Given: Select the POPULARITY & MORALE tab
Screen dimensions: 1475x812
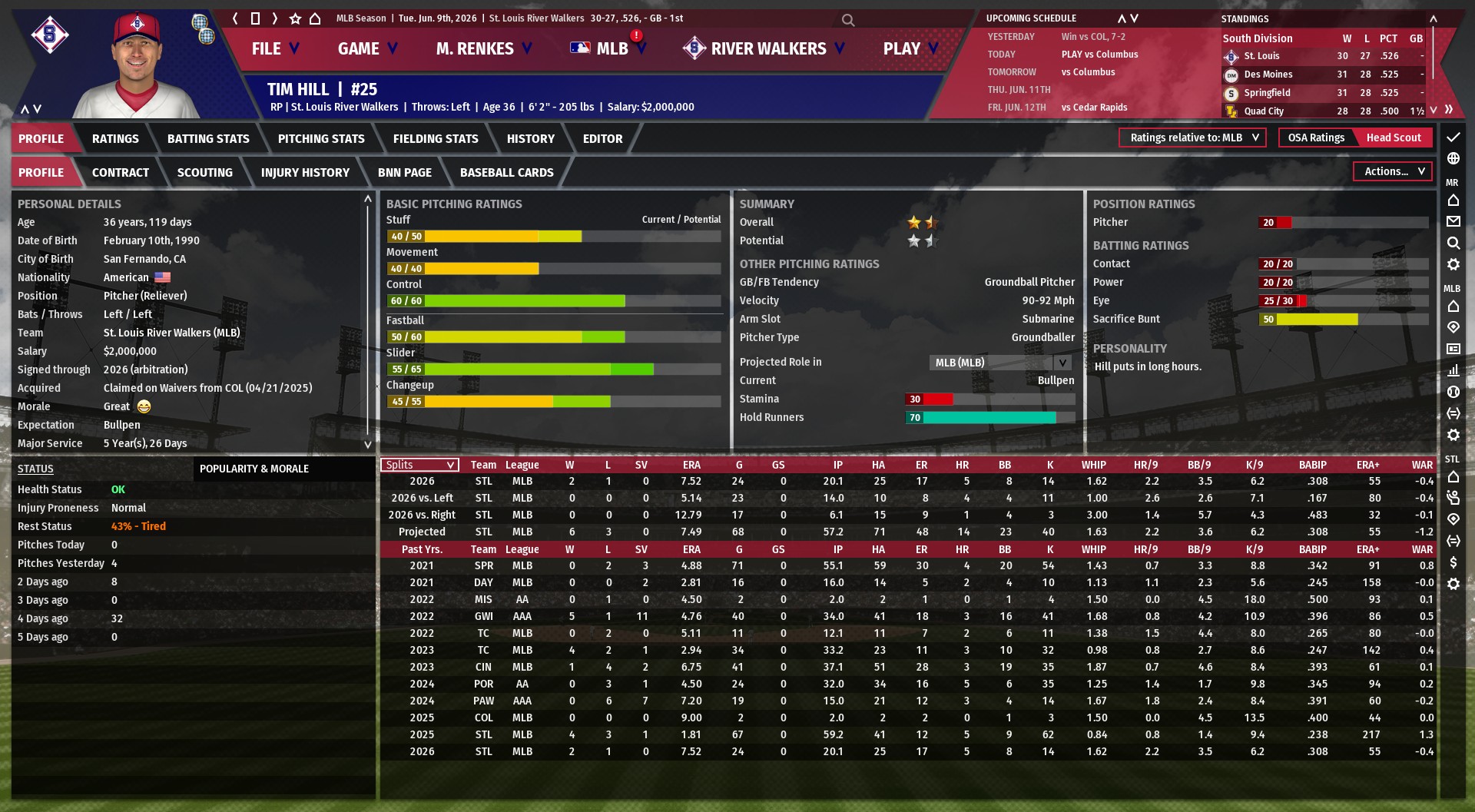Looking at the screenshot, I should (254, 469).
